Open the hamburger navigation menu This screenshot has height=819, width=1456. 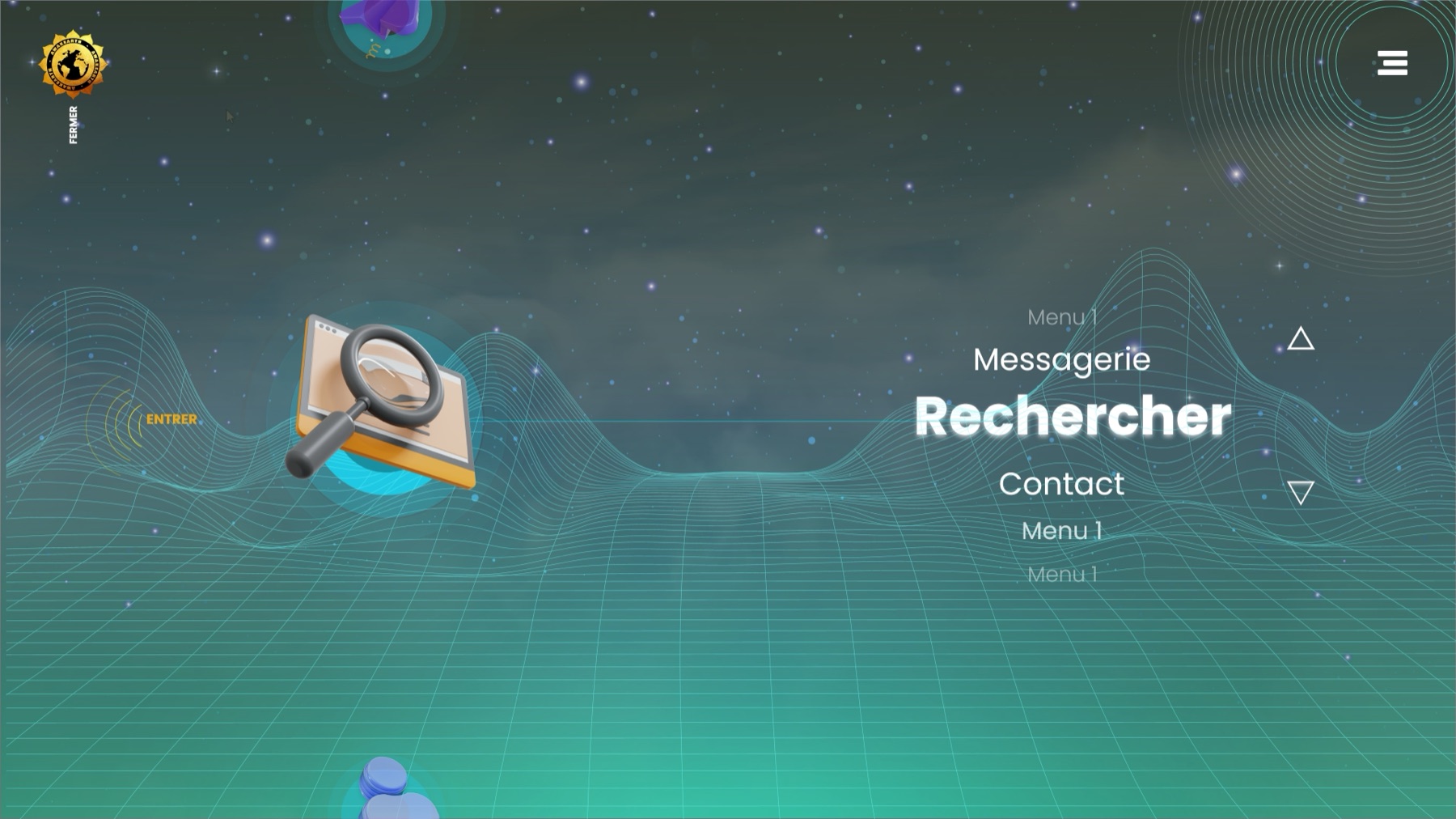(x=1393, y=64)
